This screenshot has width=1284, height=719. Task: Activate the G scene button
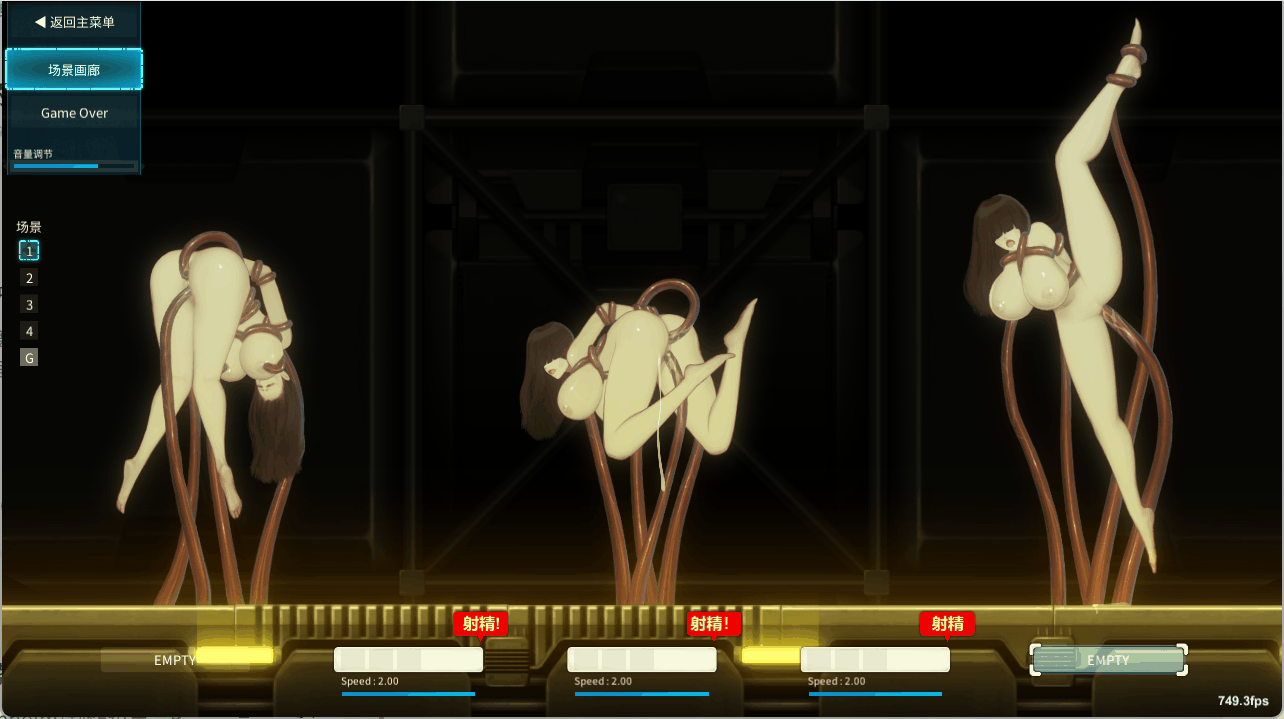(30, 357)
